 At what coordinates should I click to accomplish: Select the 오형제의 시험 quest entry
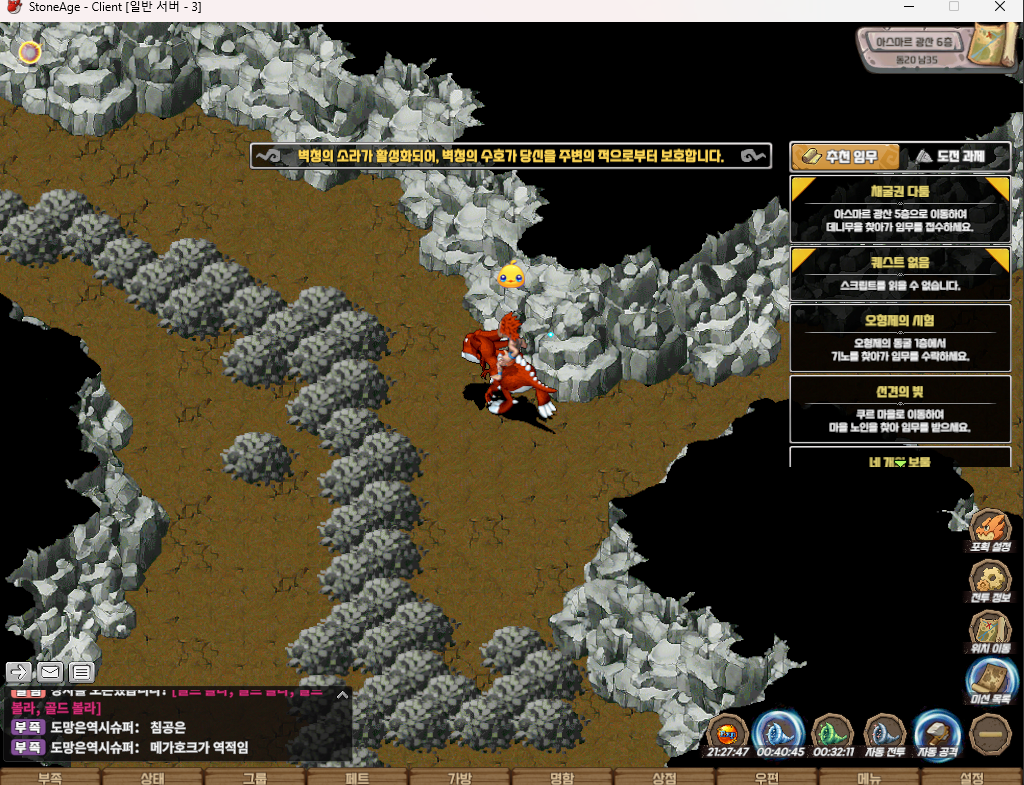point(900,337)
